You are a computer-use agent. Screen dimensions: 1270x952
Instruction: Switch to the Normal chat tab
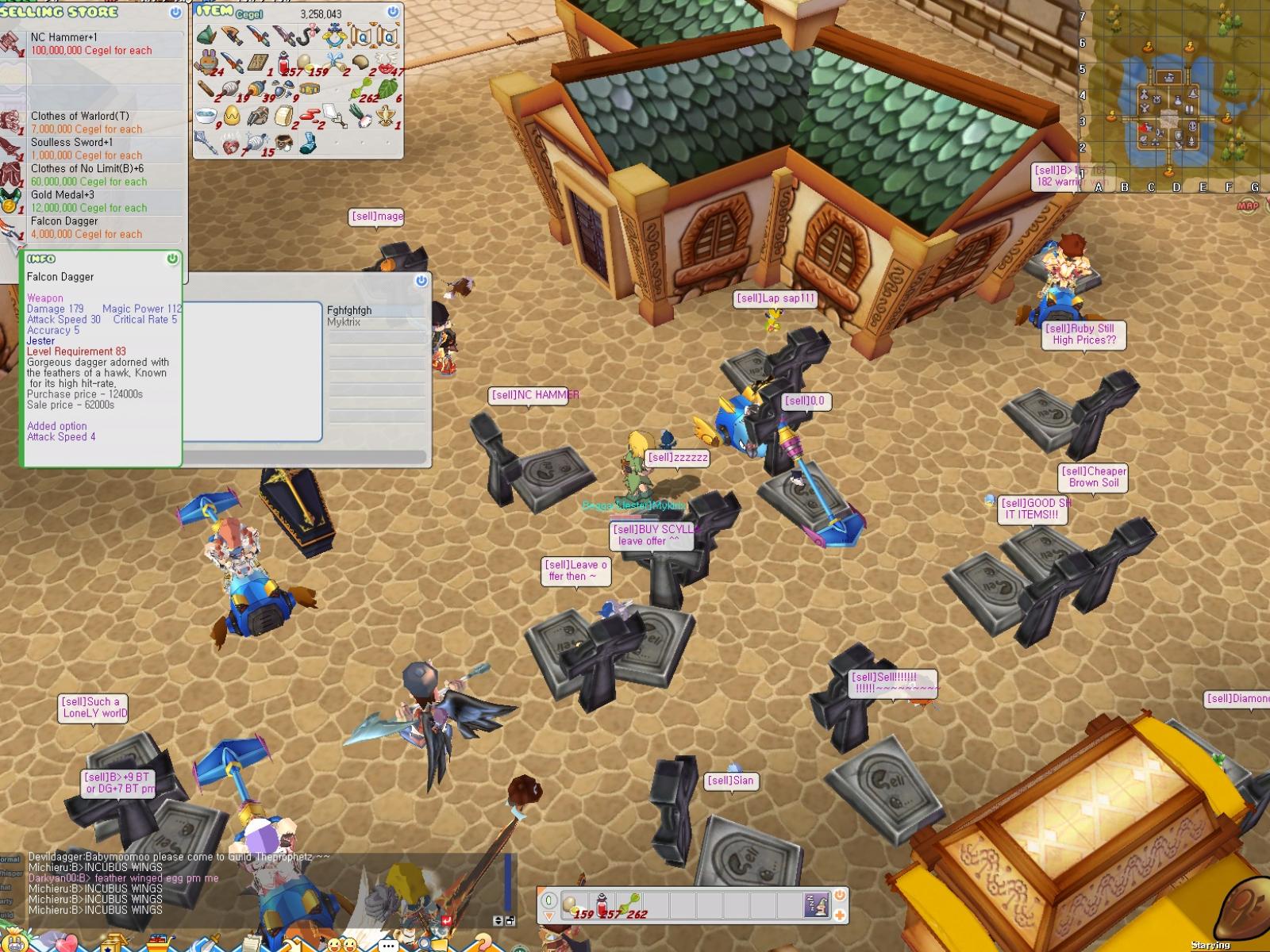(x=9, y=858)
